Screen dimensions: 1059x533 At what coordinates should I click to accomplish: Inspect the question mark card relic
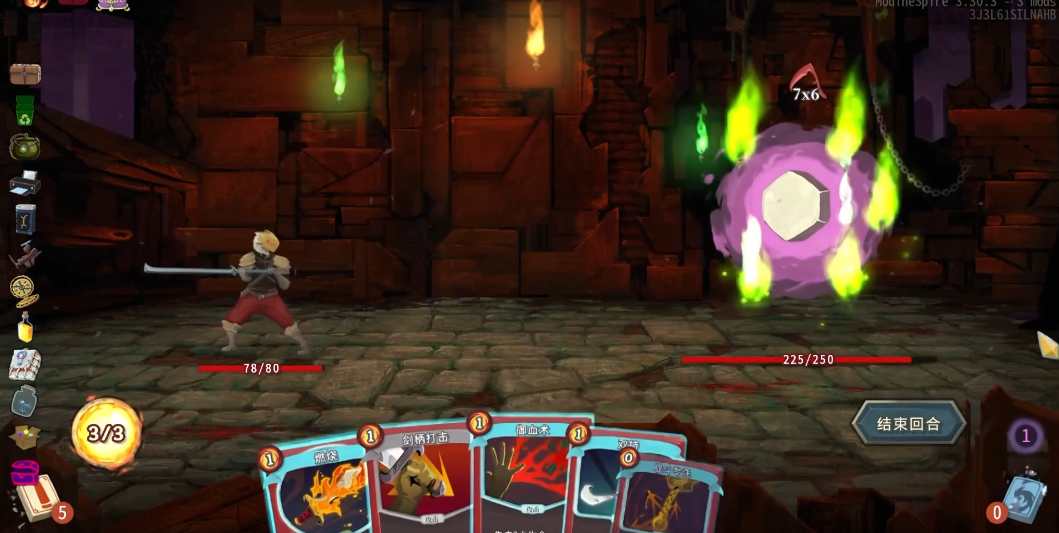(25, 364)
